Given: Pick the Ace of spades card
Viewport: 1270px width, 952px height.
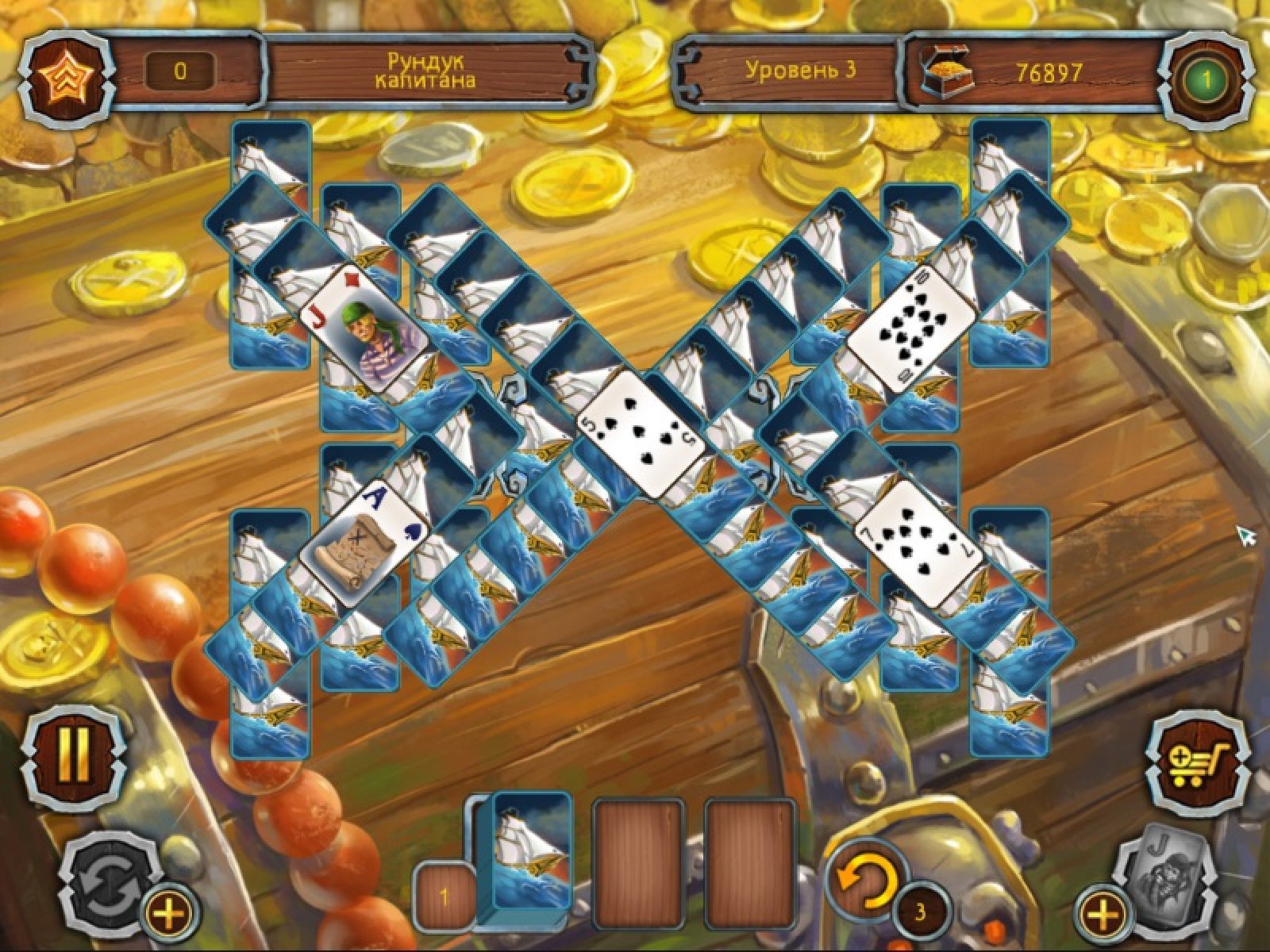Looking at the screenshot, I should pyautogui.click(x=363, y=547).
